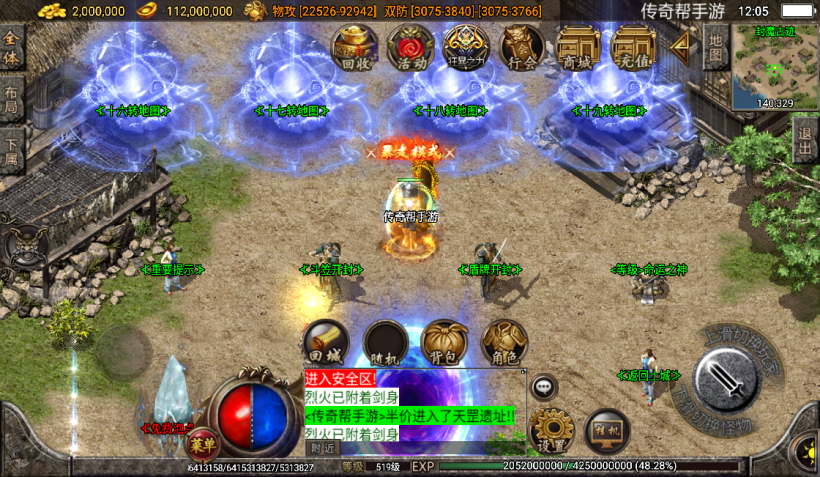This screenshot has width=820, height=477.
Task: Select the 布局 layout tab
Action: (12, 99)
